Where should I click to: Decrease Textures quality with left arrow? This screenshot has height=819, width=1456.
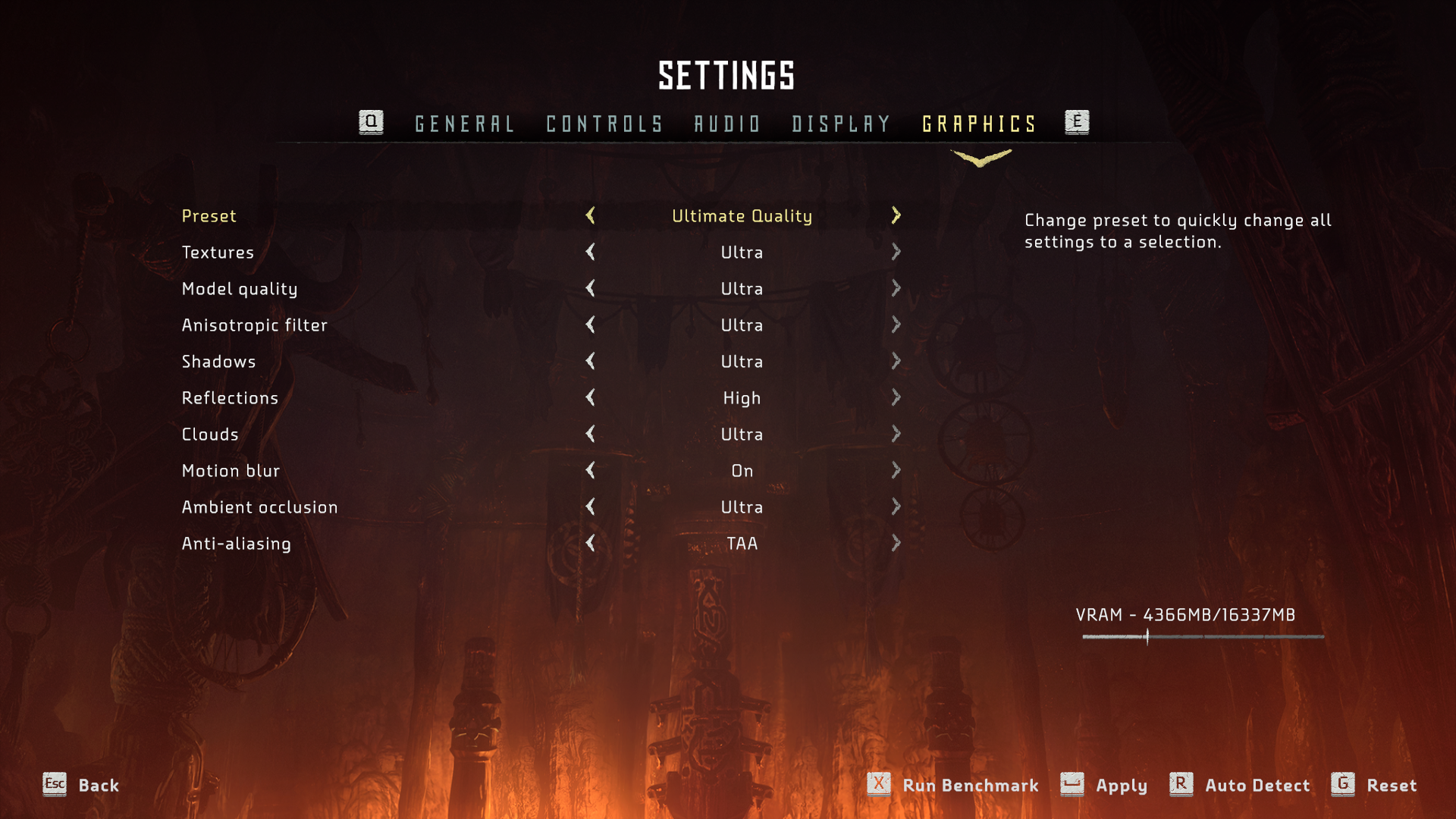(591, 253)
